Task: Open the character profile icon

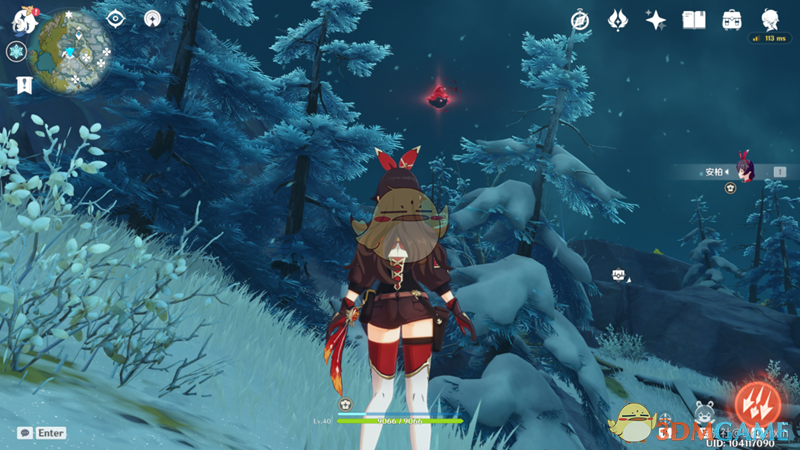Action: 770,20
